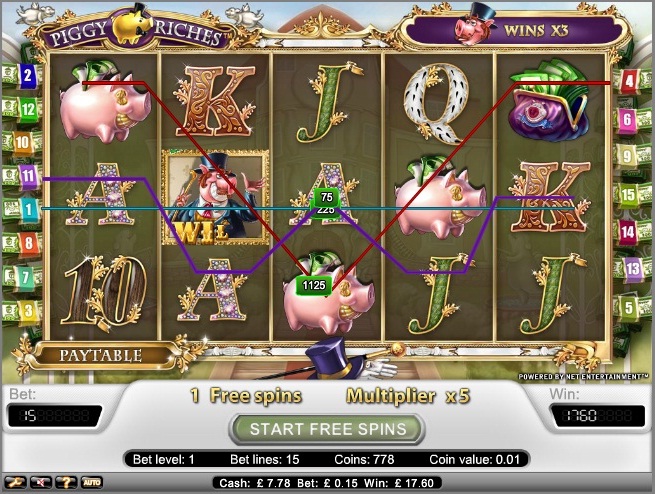Select bet line 2 marker
The image size is (655, 494).
27,75
